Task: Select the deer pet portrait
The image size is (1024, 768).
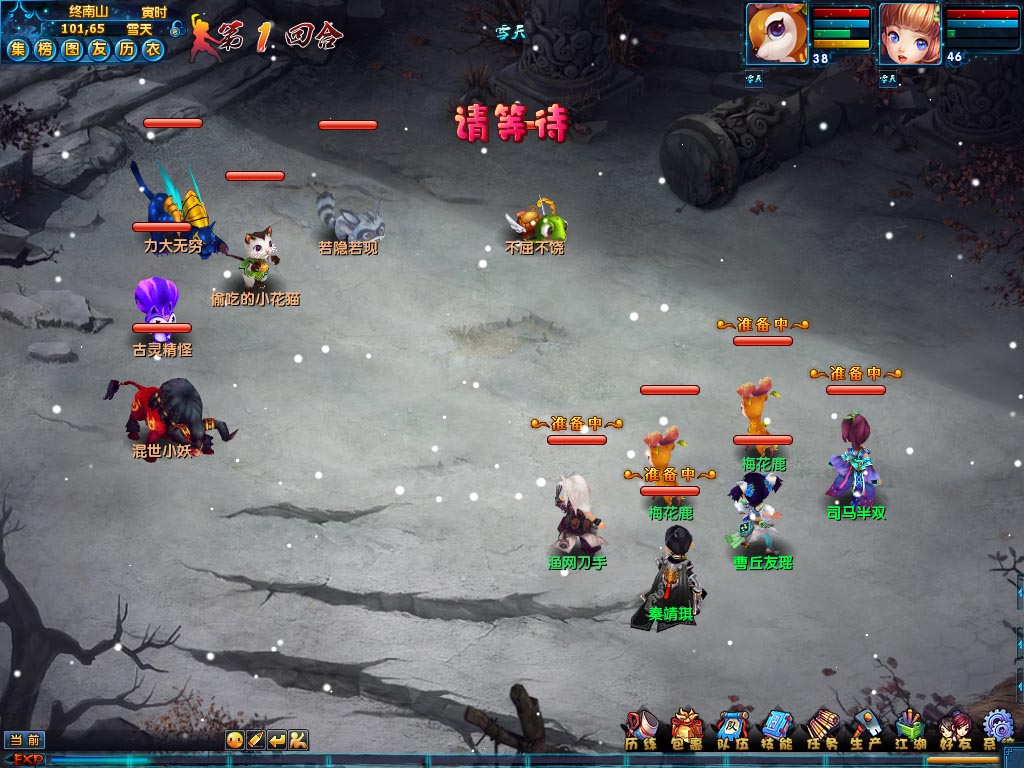Action: (776, 33)
